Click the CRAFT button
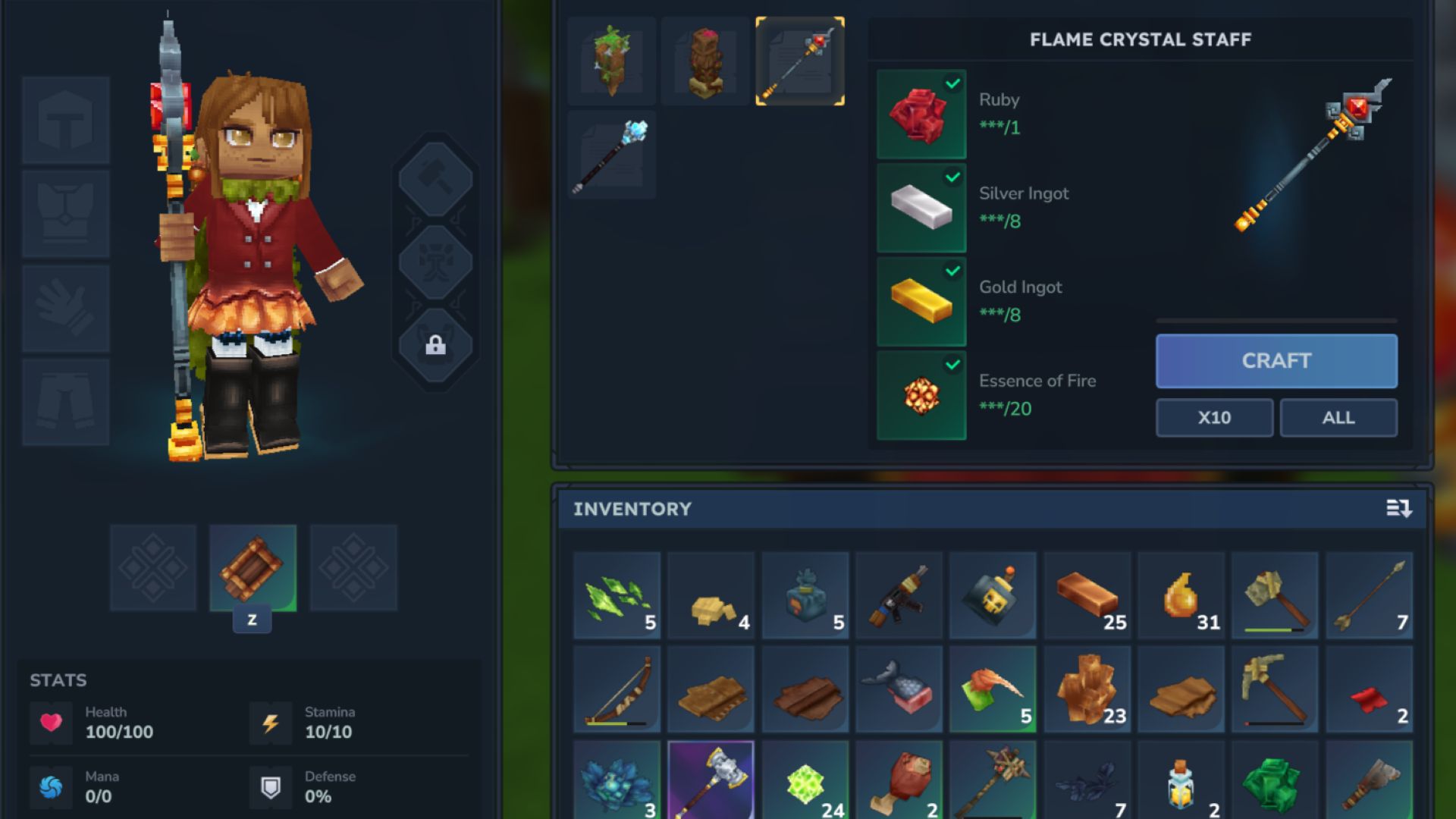The height and width of the screenshot is (819, 1456). (x=1276, y=361)
